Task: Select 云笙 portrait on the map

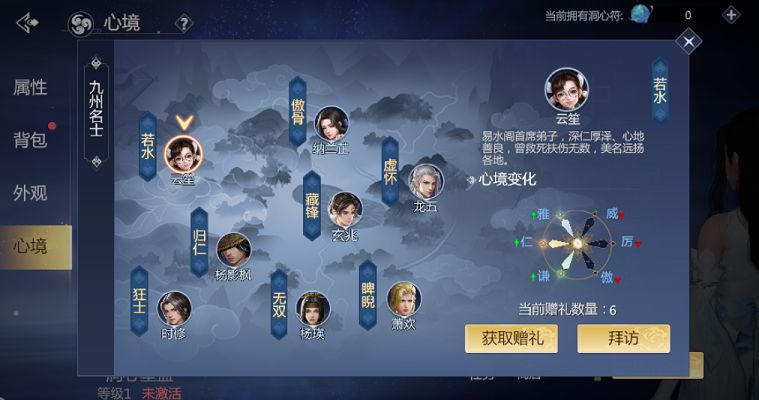Action: [x=183, y=153]
